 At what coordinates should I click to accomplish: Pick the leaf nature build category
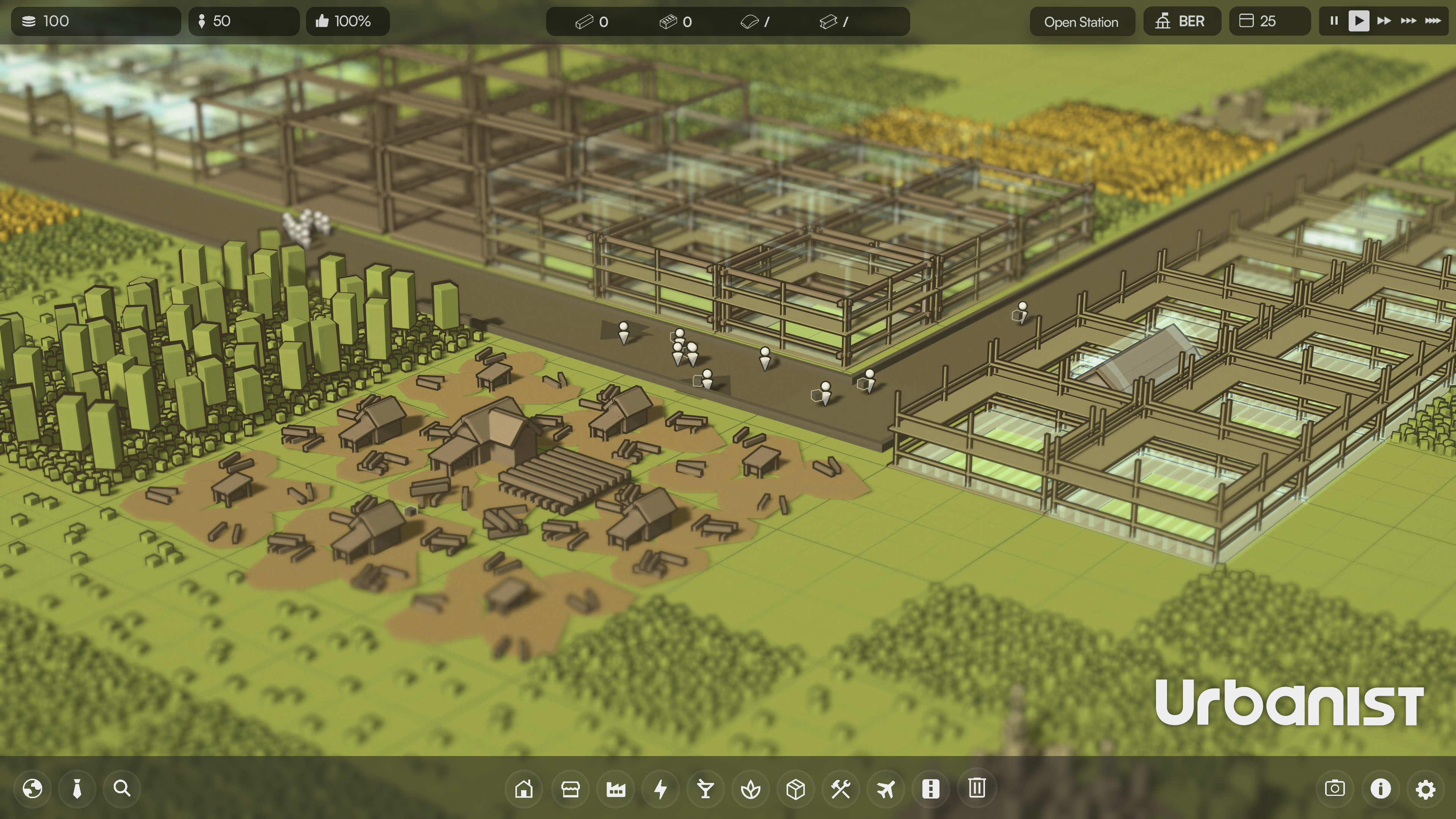point(751,789)
